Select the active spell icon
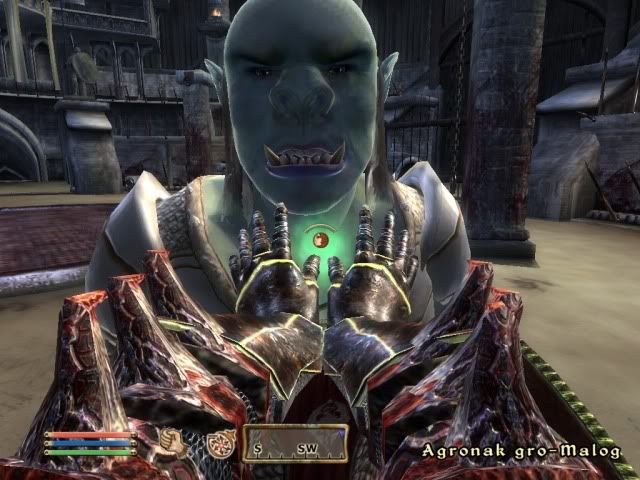 (x=221, y=444)
